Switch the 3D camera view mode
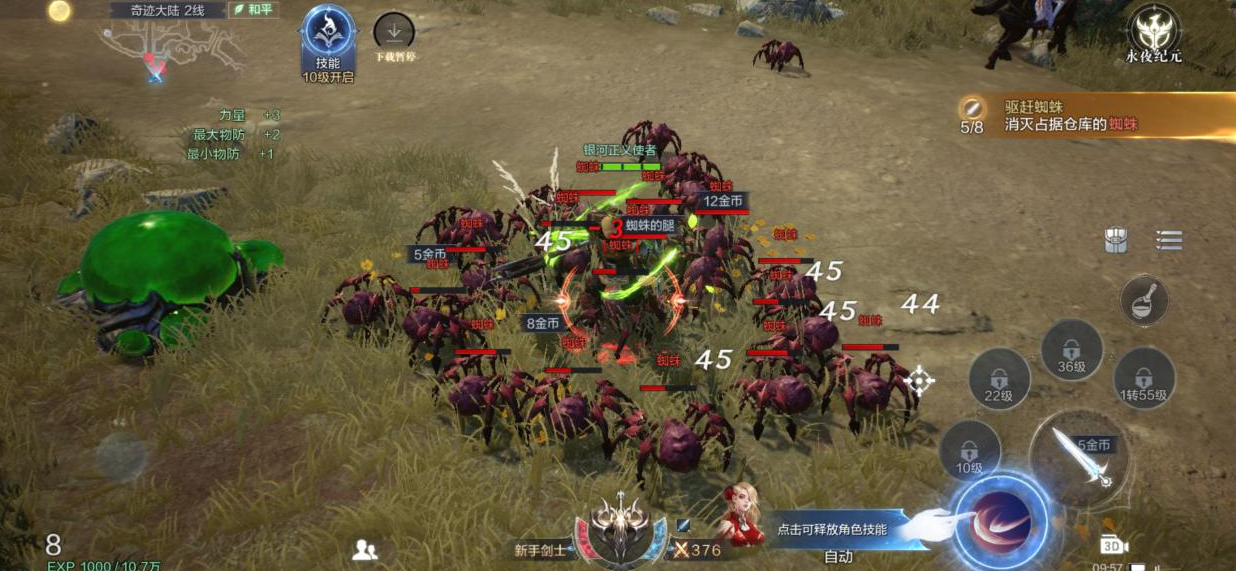The width and height of the screenshot is (1236, 571). [1113, 544]
